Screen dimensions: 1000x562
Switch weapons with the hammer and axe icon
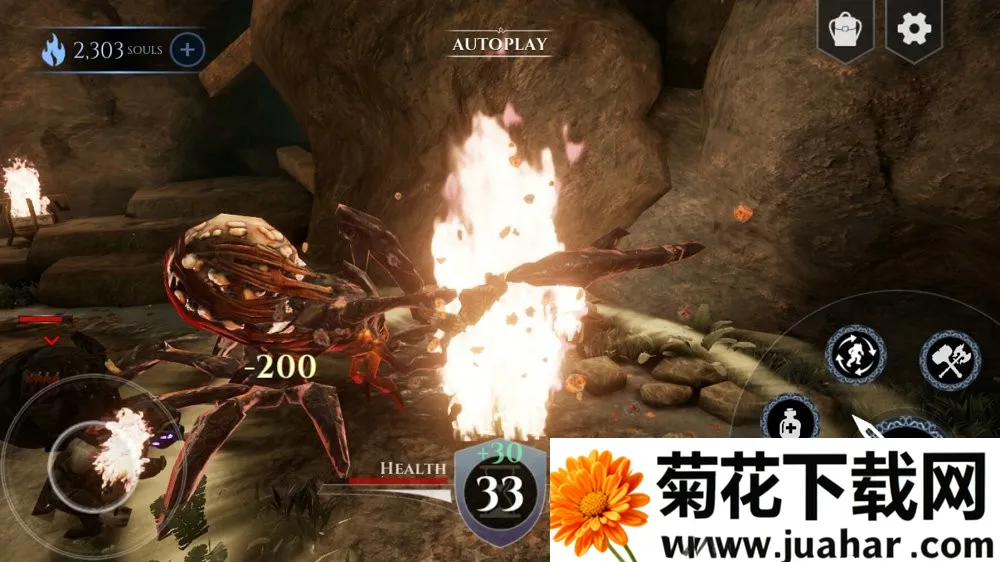pos(949,360)
